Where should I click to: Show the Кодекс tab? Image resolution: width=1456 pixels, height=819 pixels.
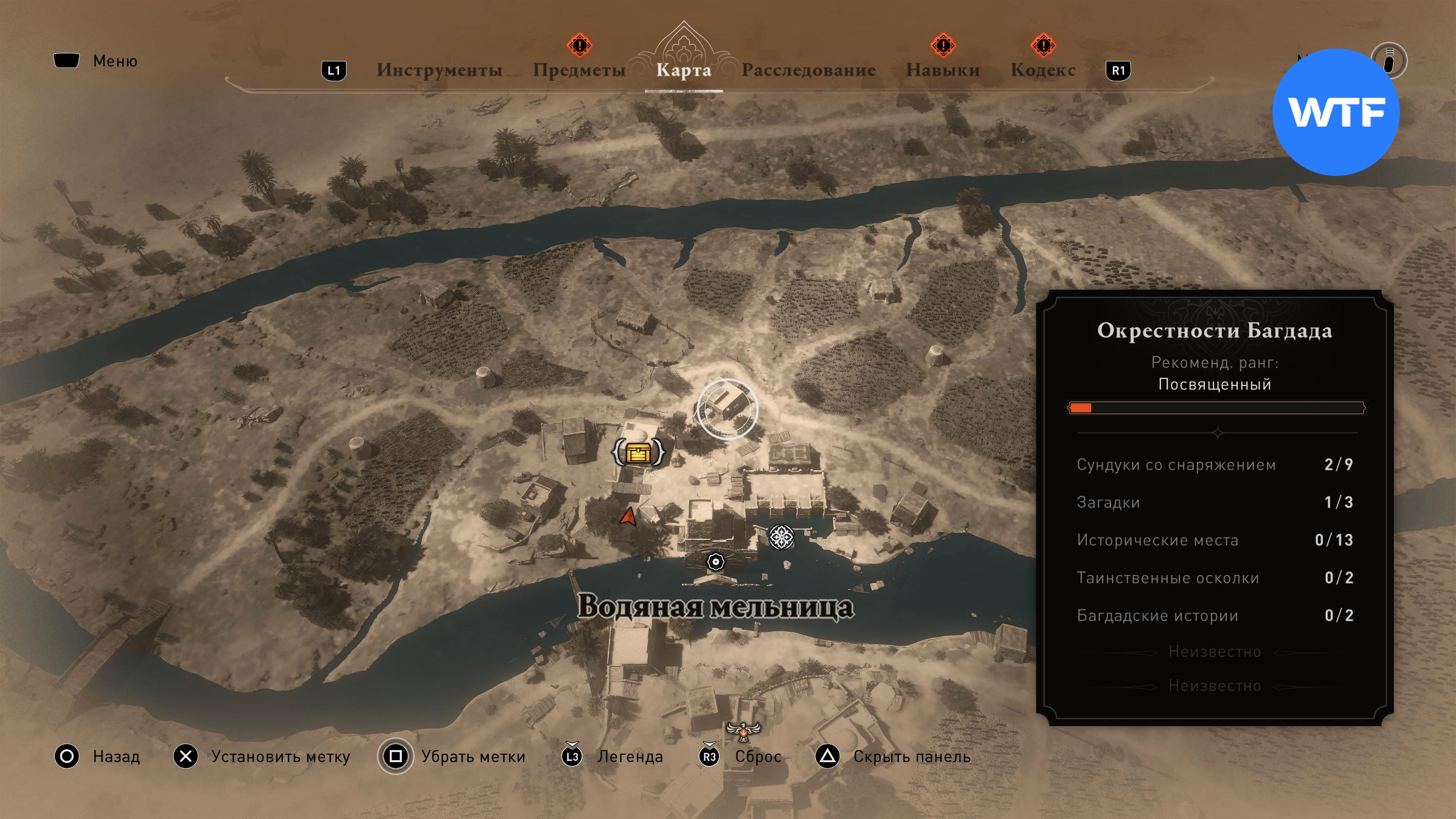pyautogui.click(x=1043, y=70)
